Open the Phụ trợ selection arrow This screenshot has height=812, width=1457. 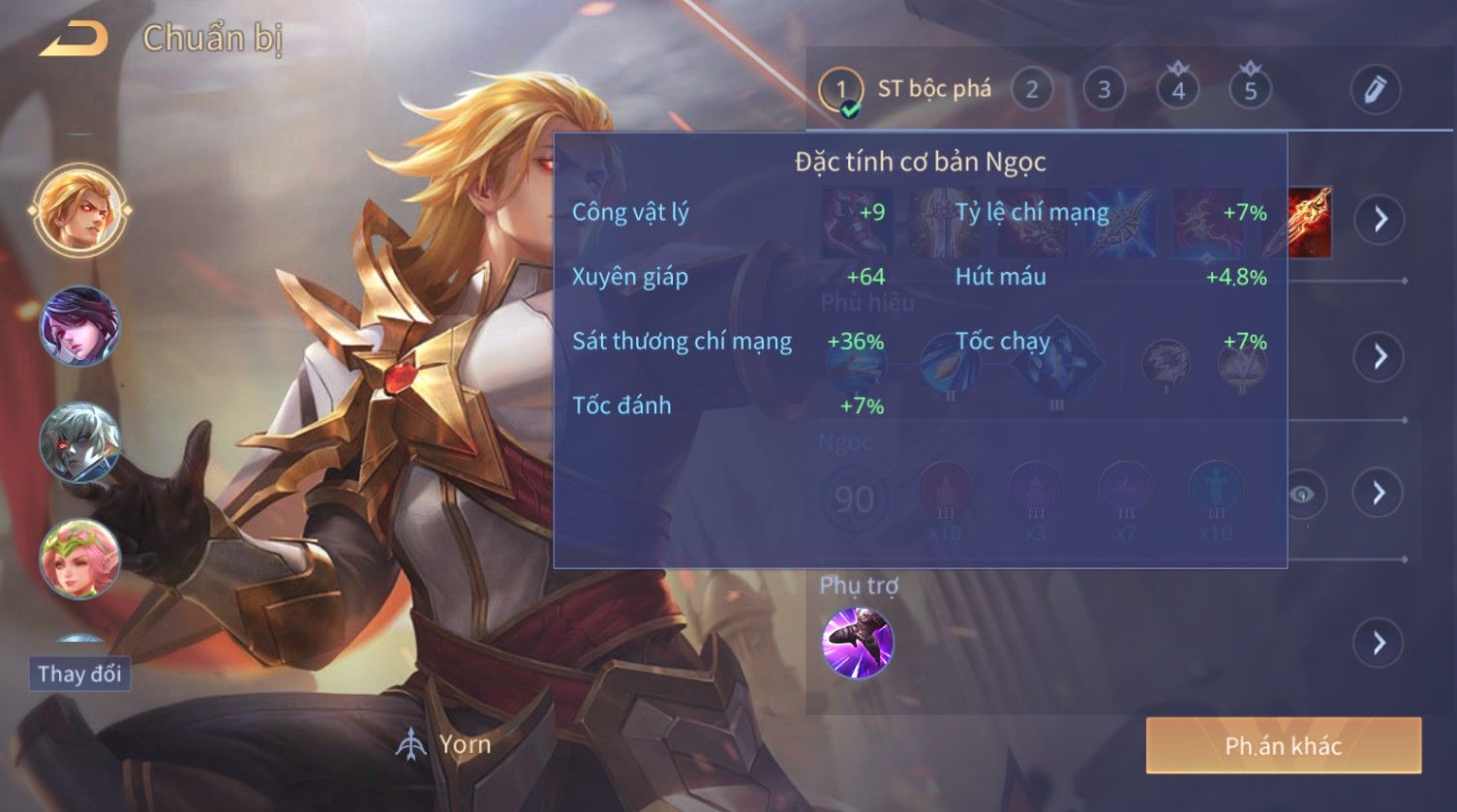pos(1380,643)
